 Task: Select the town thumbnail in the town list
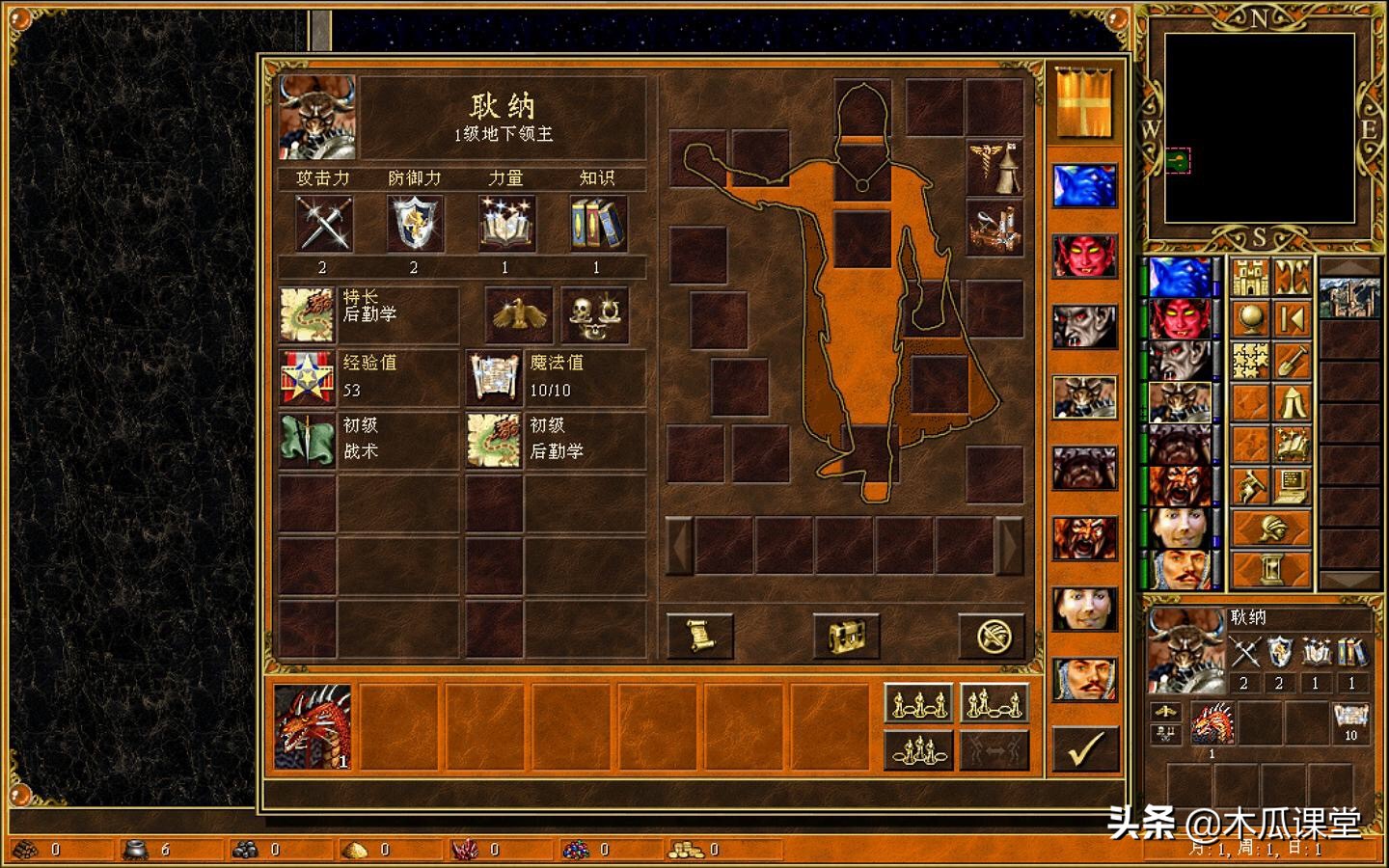coord(1348,297)
